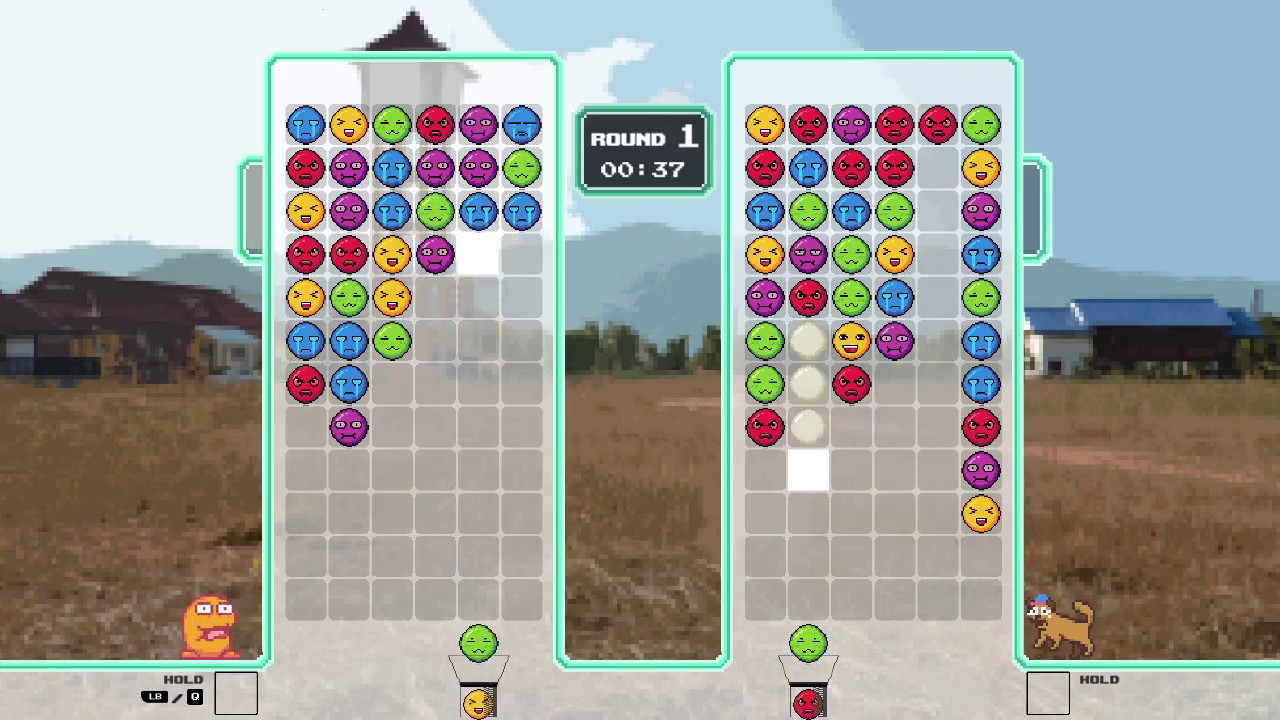Screen dimensions: 1280x720
Task: Click the ROUND 1 timer panel
Action: [x=644, y=152]
